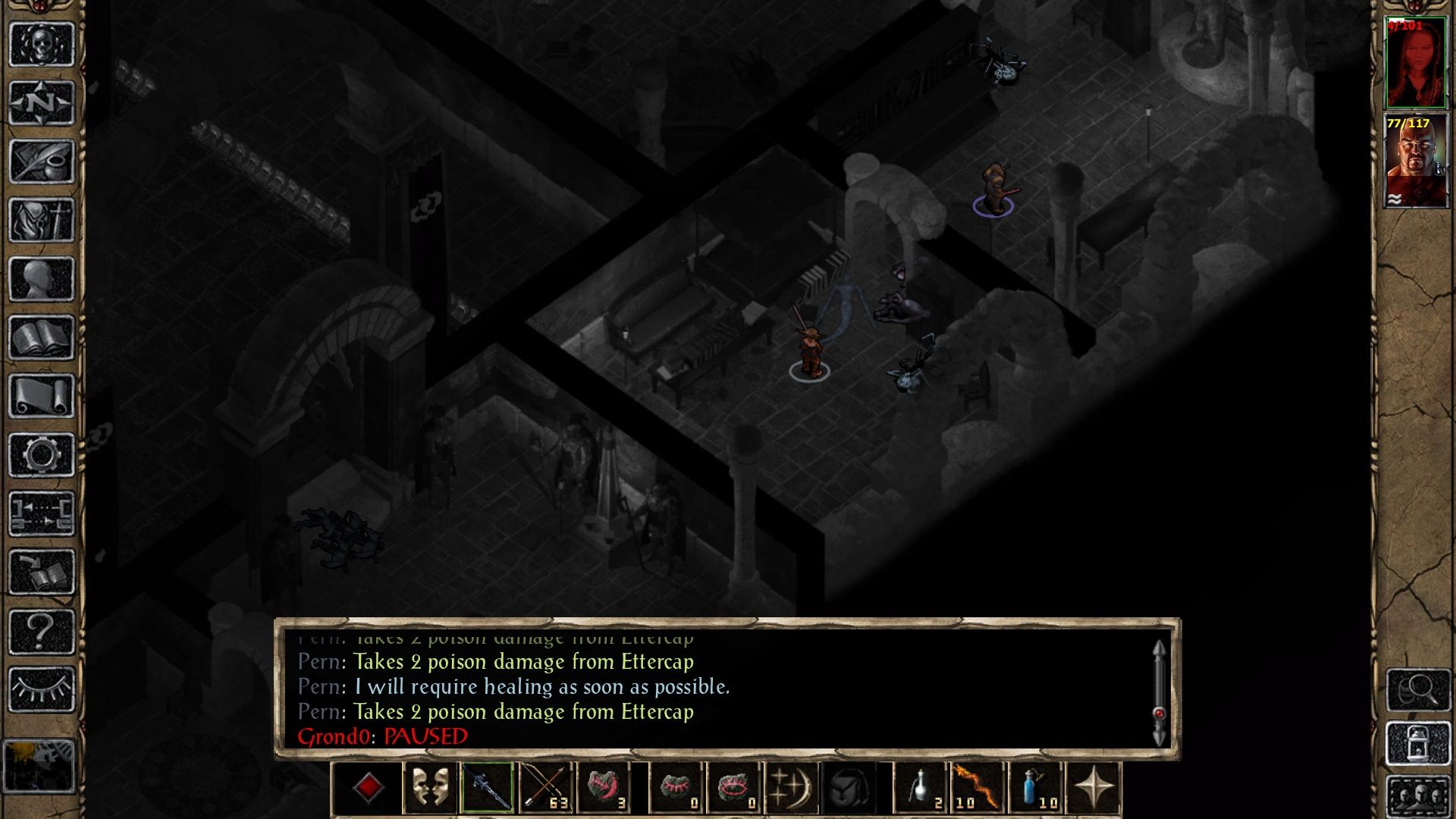Open the area map with the compass button

click(x=42, y=102)
